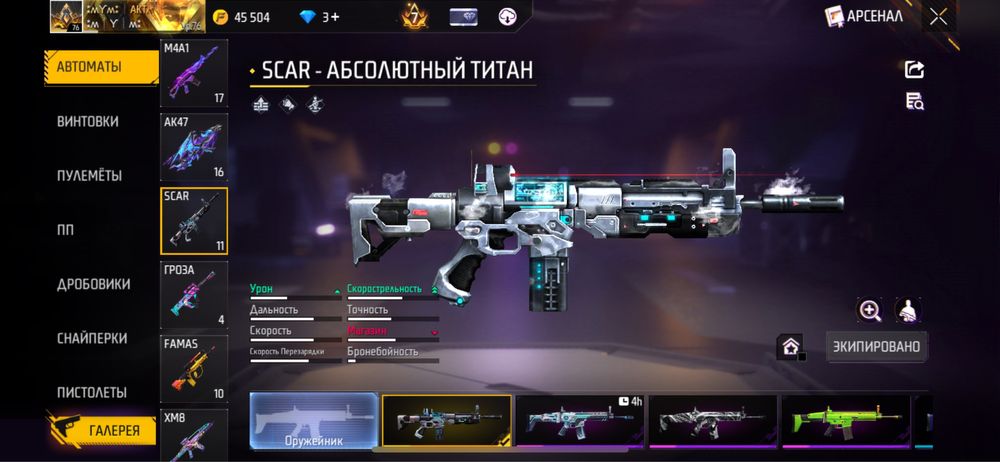Pick the FAMAS weapon entry
The width and height of the screenshot is (1000, 462).
[x=194, y=369]
